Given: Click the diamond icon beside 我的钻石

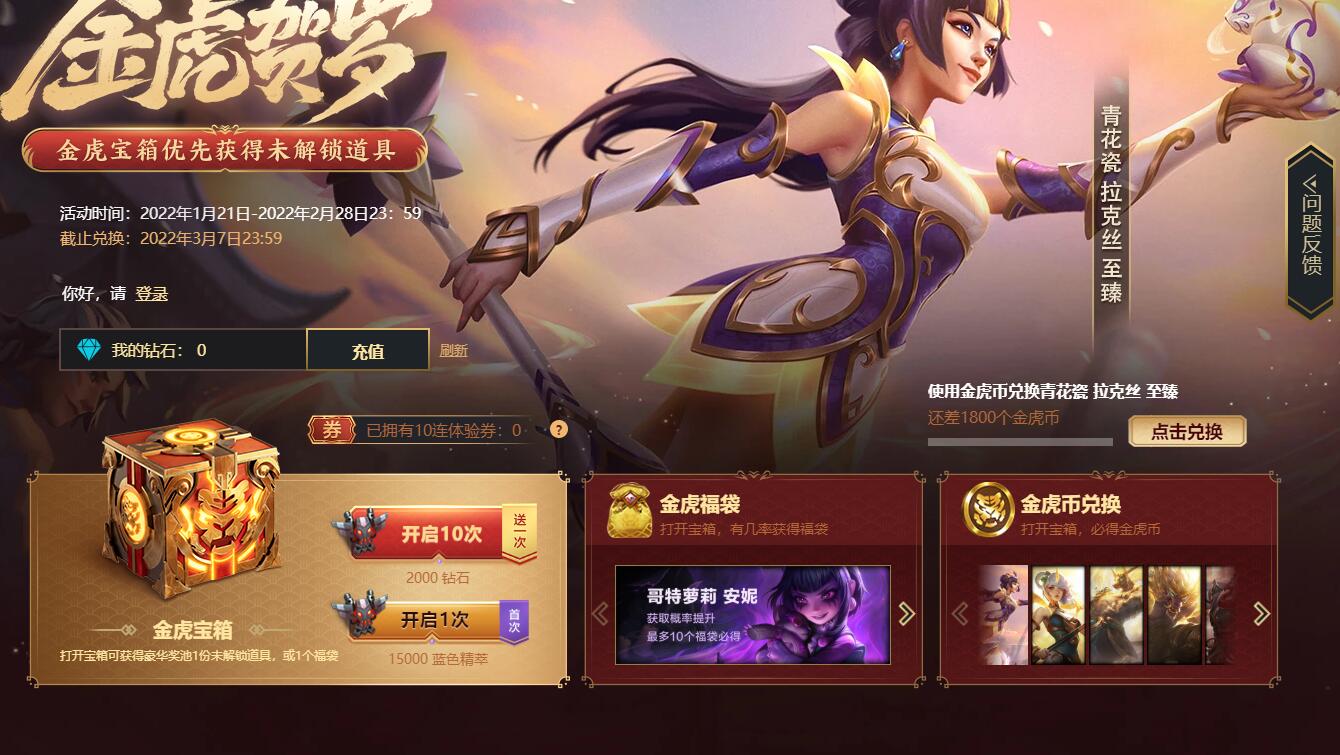Looking at the screenshot, I should point(91,349).
